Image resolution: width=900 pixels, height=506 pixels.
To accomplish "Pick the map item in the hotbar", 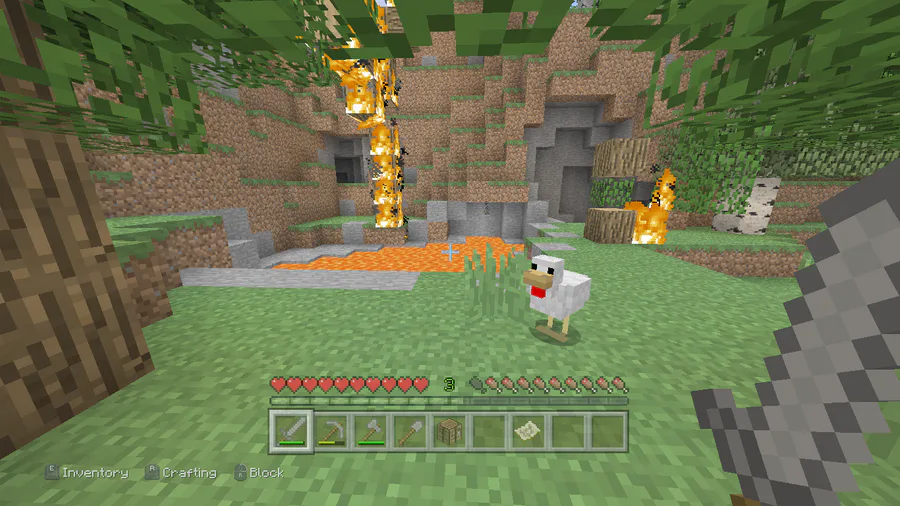I will coord(527,431).
